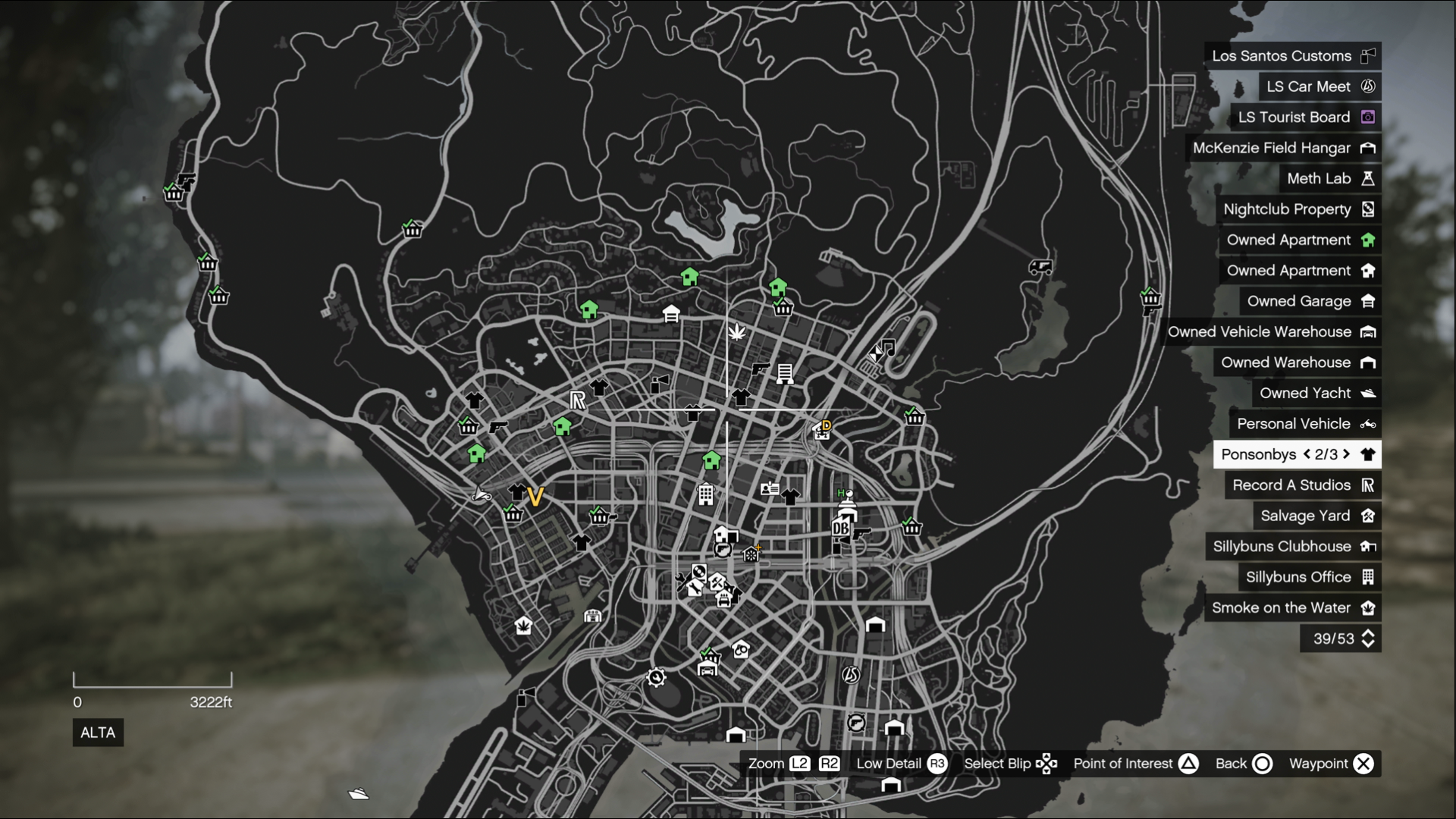Click the yacht blip in the ocean
Image resolution: width=1456 pixels, height=819 pixels.
[x=359, y=793]
